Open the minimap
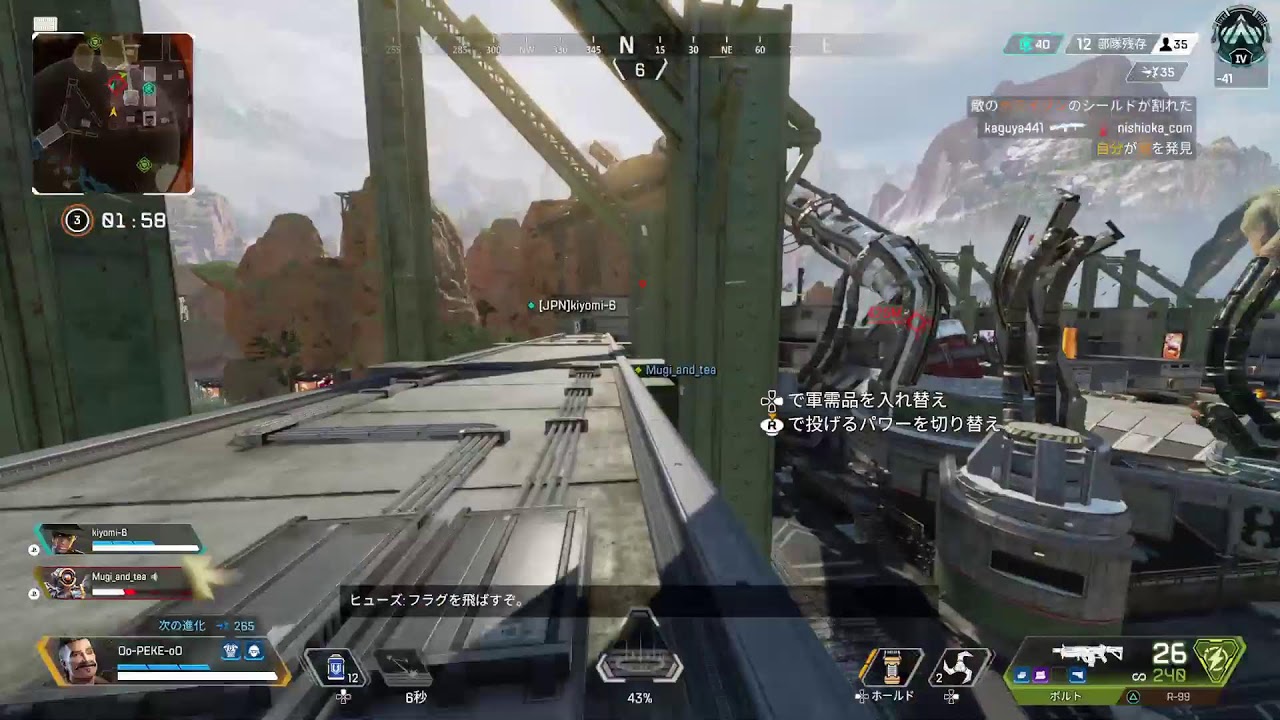This screenshot has height=720, width=1280. point(113,113)
